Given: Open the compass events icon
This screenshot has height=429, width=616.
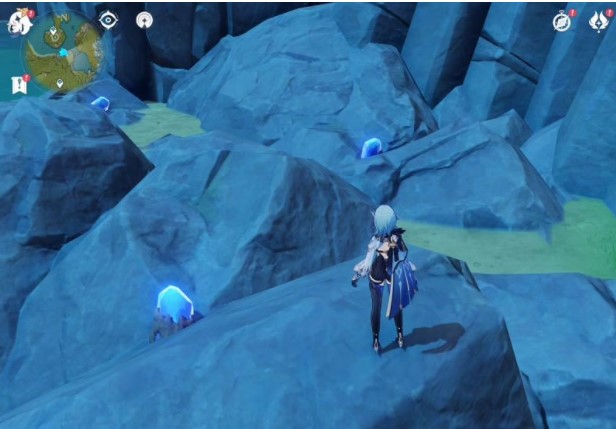Looking at the screenshot, I should click(562, 22).
